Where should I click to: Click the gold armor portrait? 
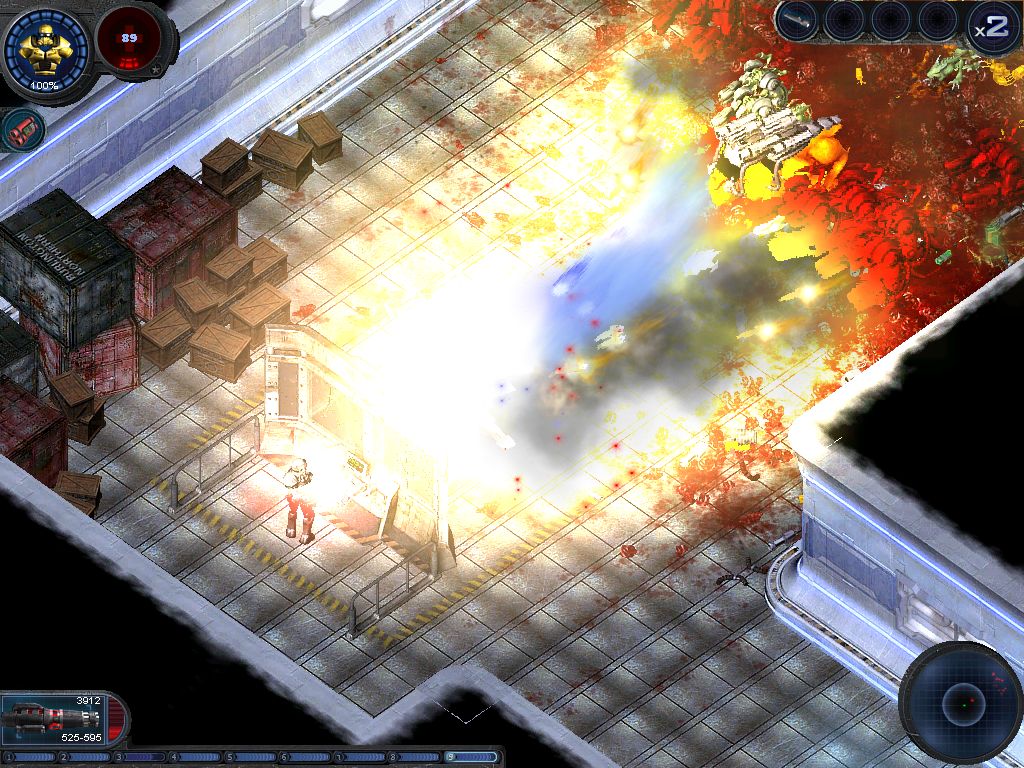point(45,46)
